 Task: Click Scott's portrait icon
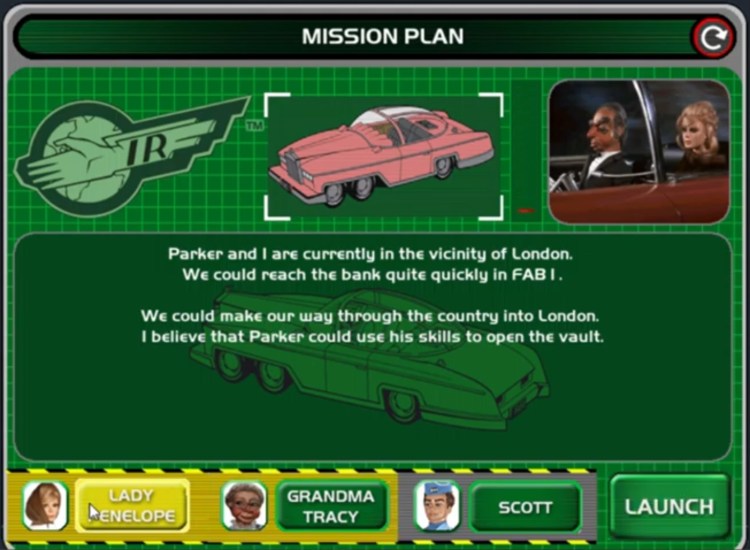(x=437, y=506)
